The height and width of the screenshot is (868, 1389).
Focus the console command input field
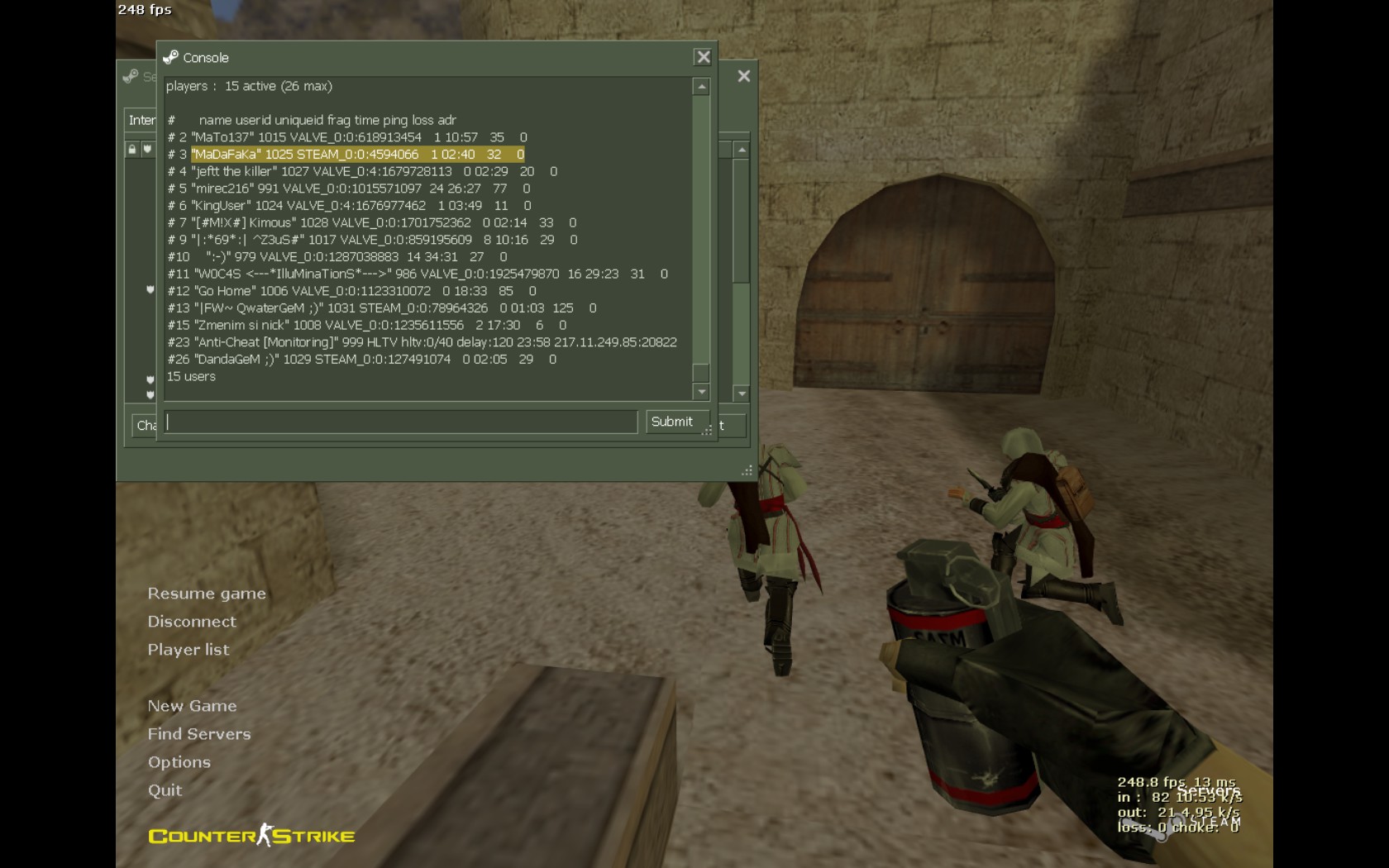coord(401,422)
